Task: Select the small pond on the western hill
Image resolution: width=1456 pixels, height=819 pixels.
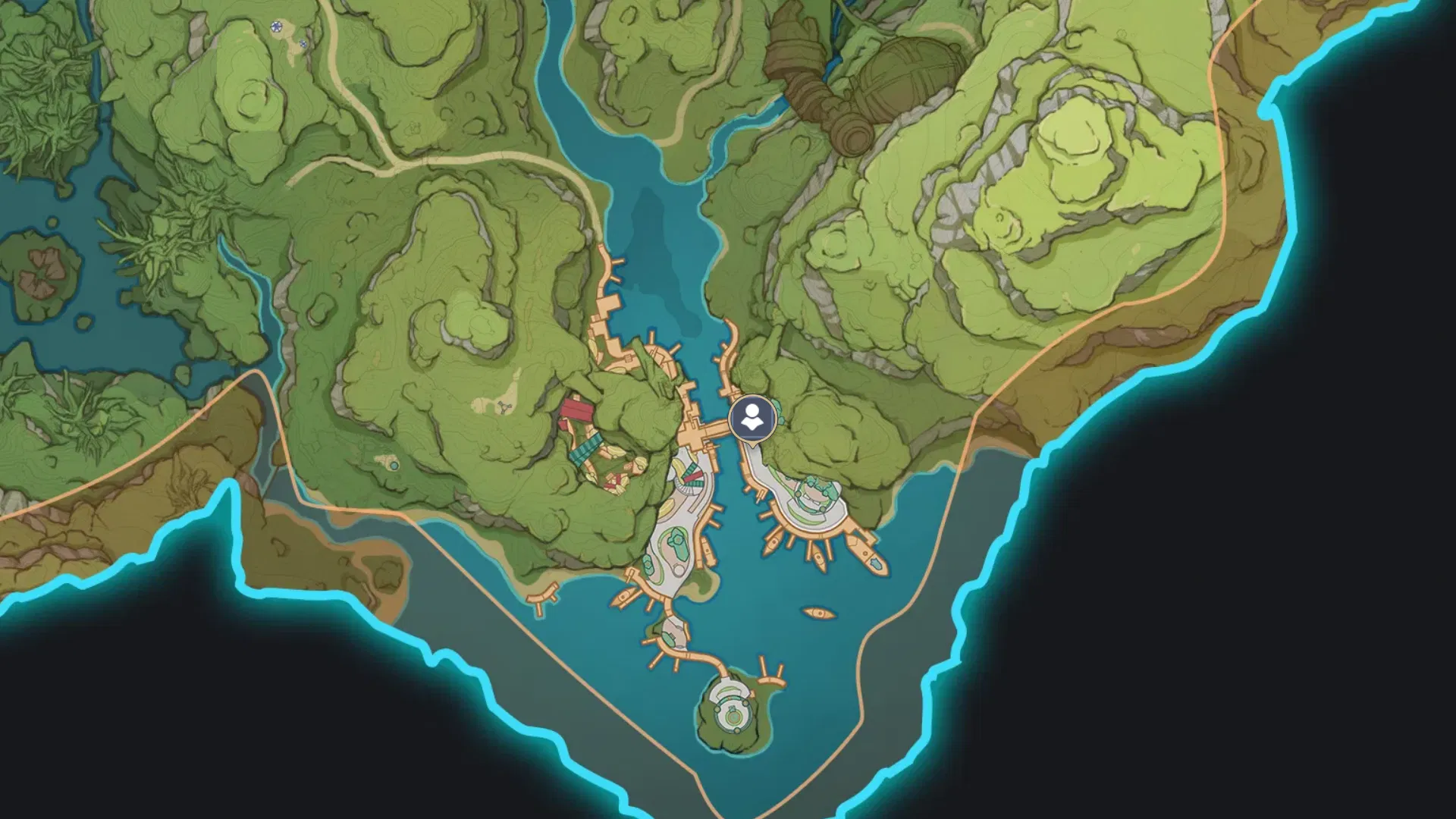Action: (x=394, y=464)
